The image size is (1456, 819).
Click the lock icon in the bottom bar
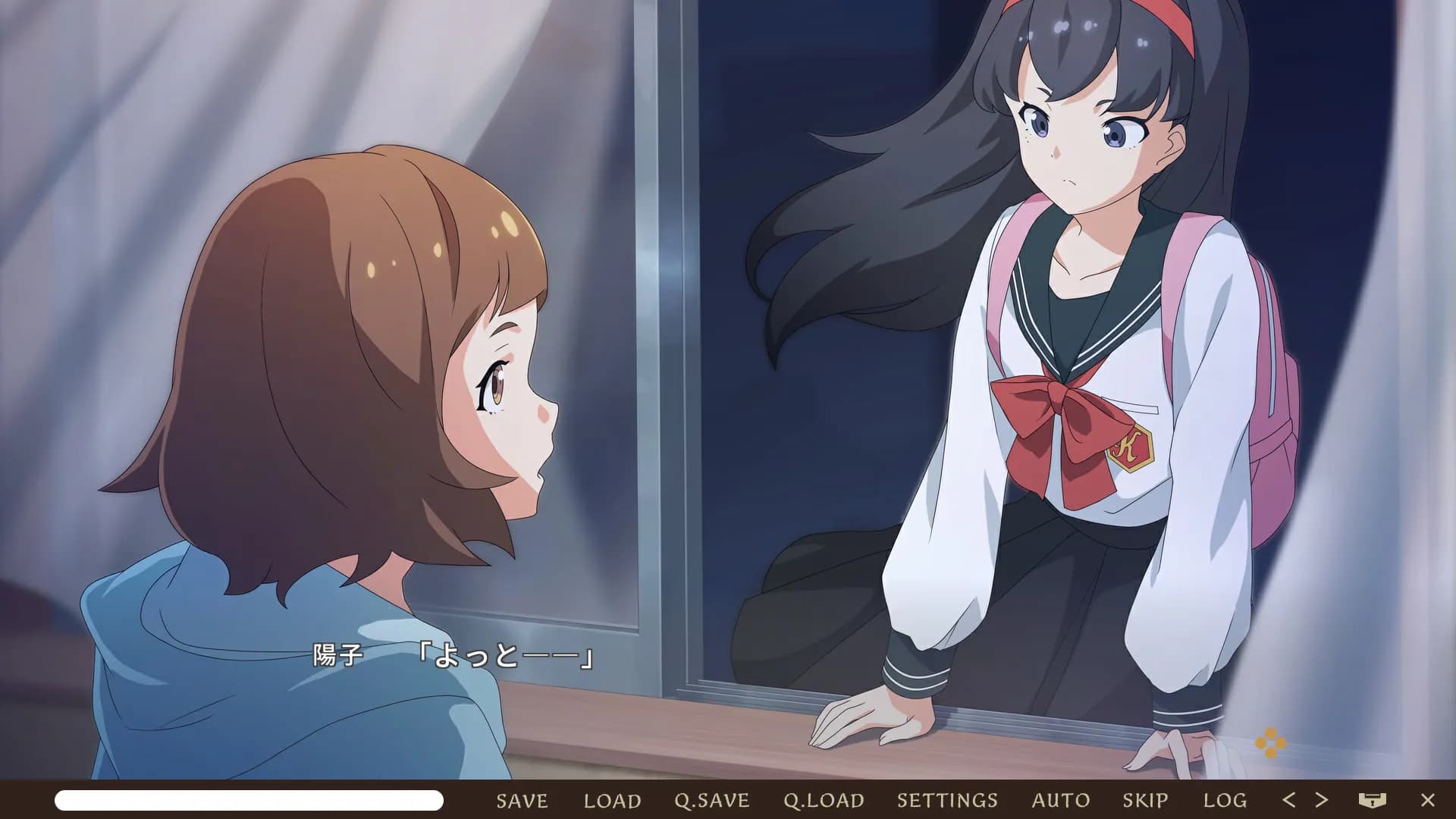(1372, 800)
